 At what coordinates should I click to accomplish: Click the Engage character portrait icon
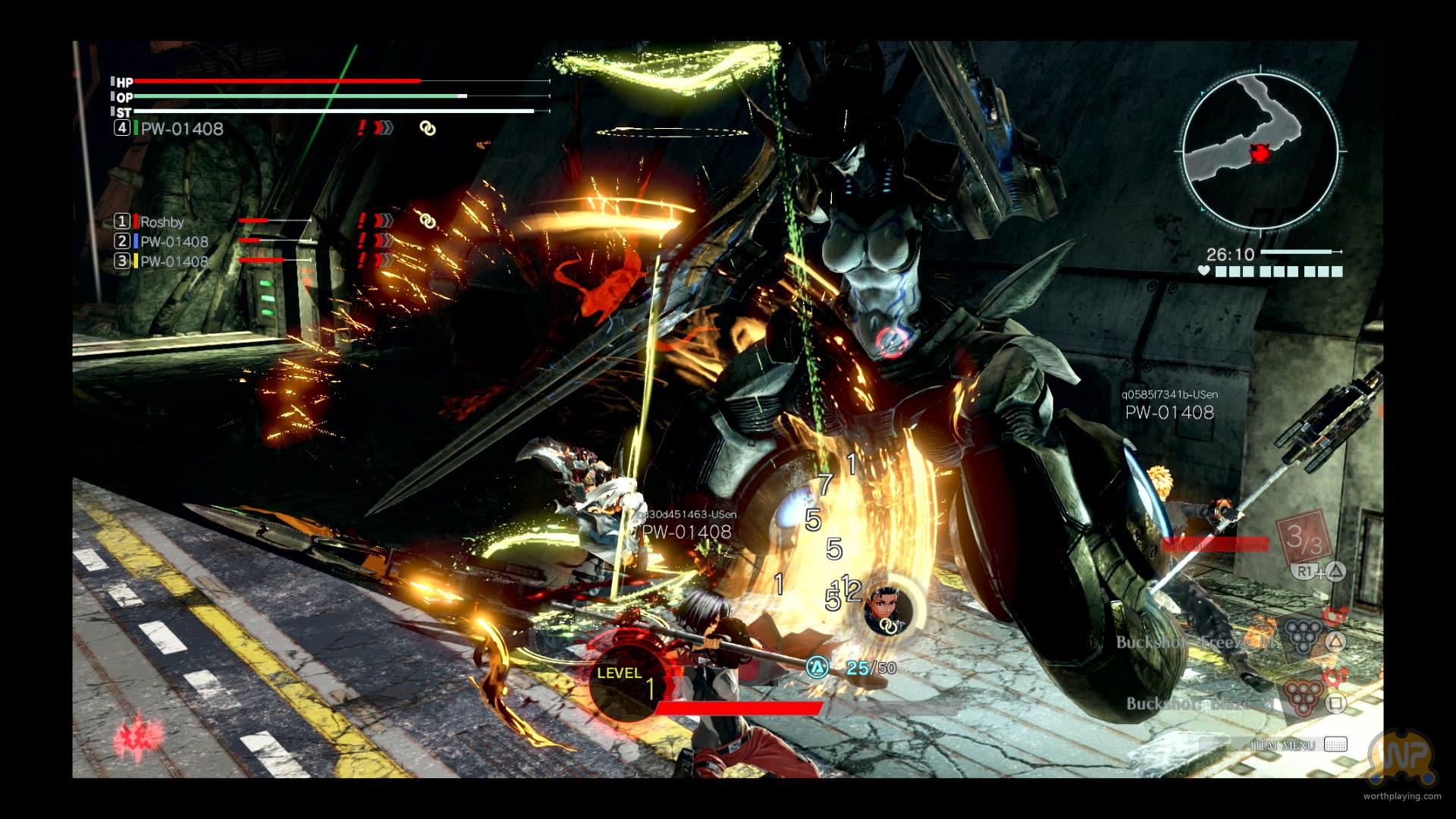pos(885,608)
